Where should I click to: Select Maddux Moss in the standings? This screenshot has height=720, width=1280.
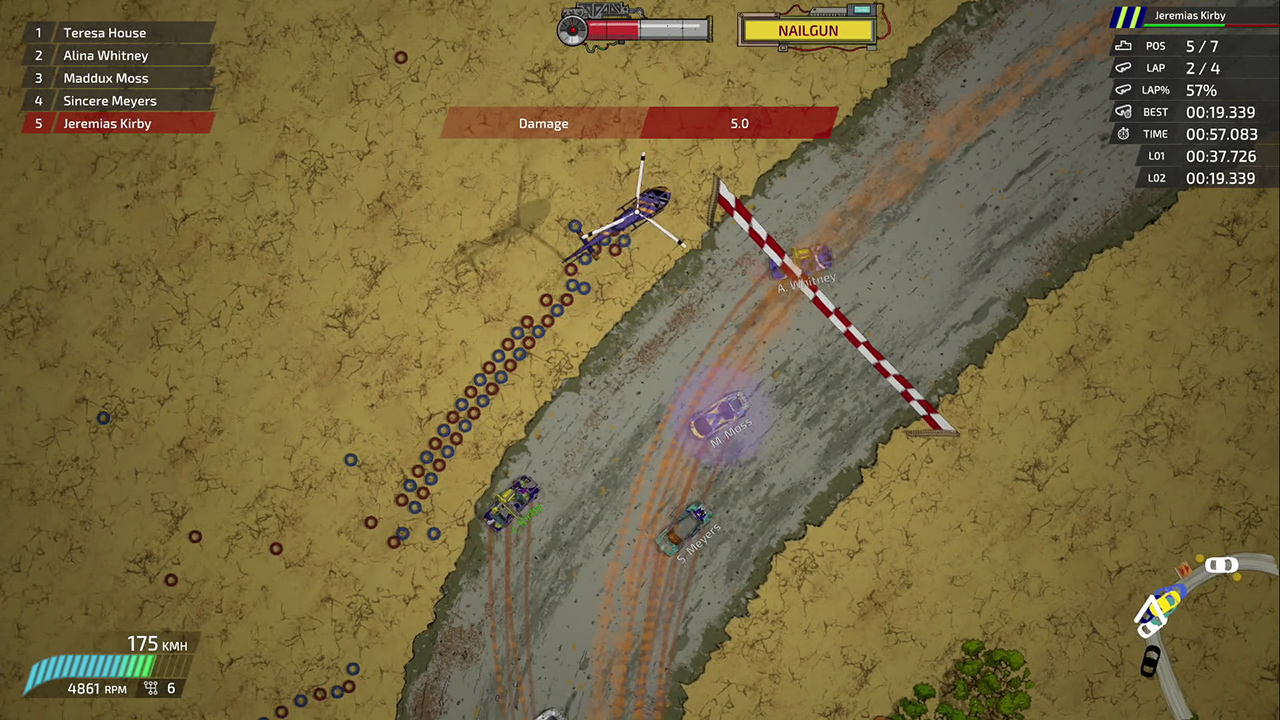[105, 78]
